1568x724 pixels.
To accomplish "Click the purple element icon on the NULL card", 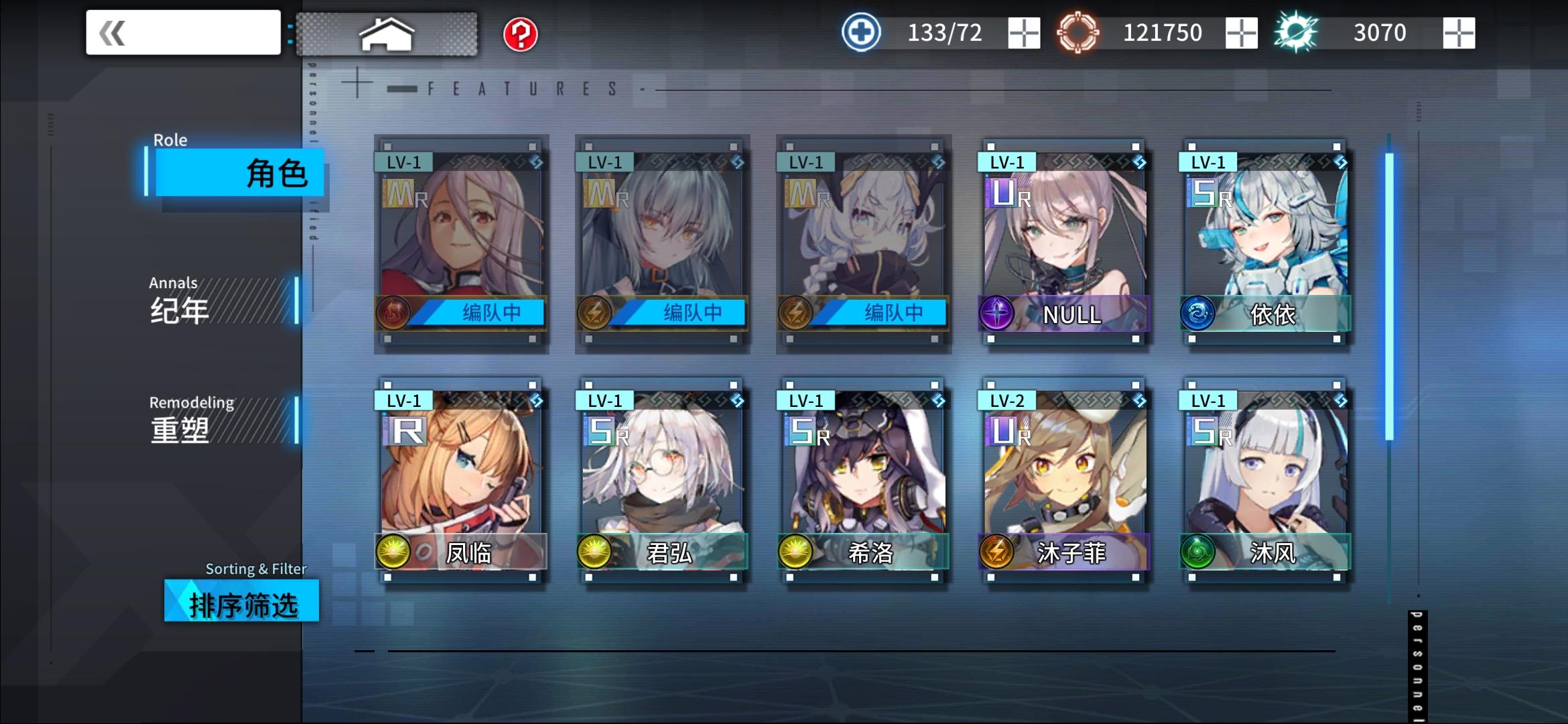I will pos(998,311).
